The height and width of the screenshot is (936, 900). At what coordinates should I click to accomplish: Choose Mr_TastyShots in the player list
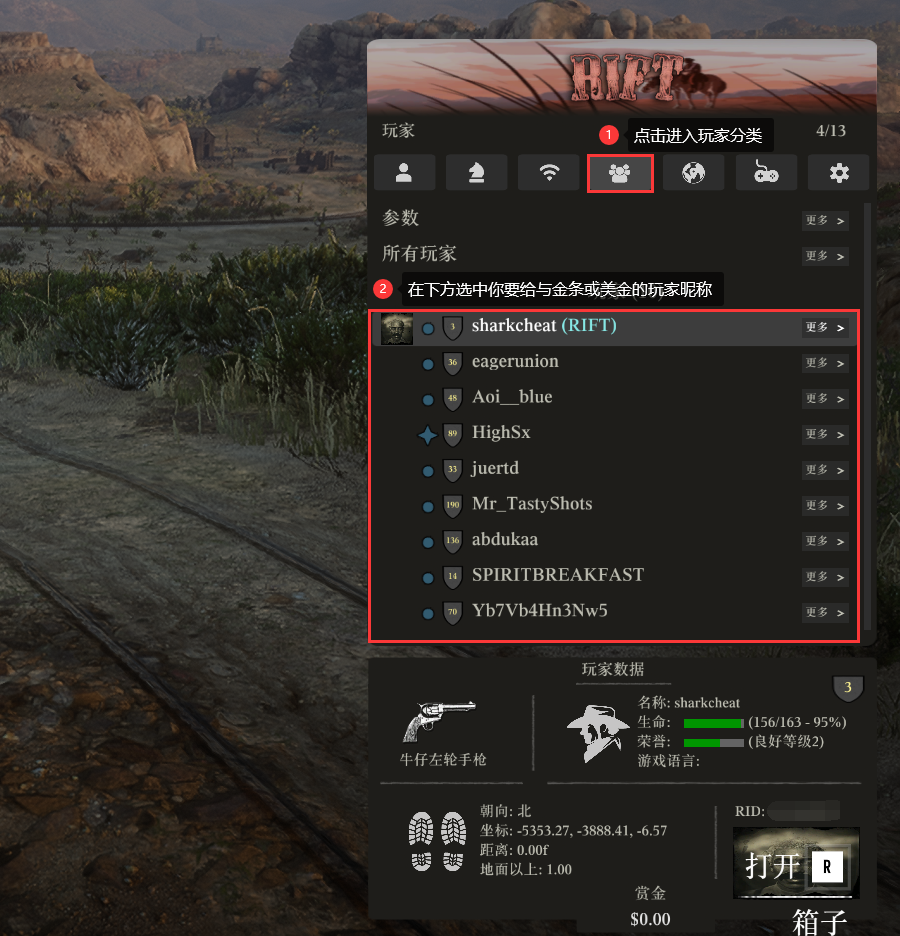pyautogui.click(x=532, y=504)
